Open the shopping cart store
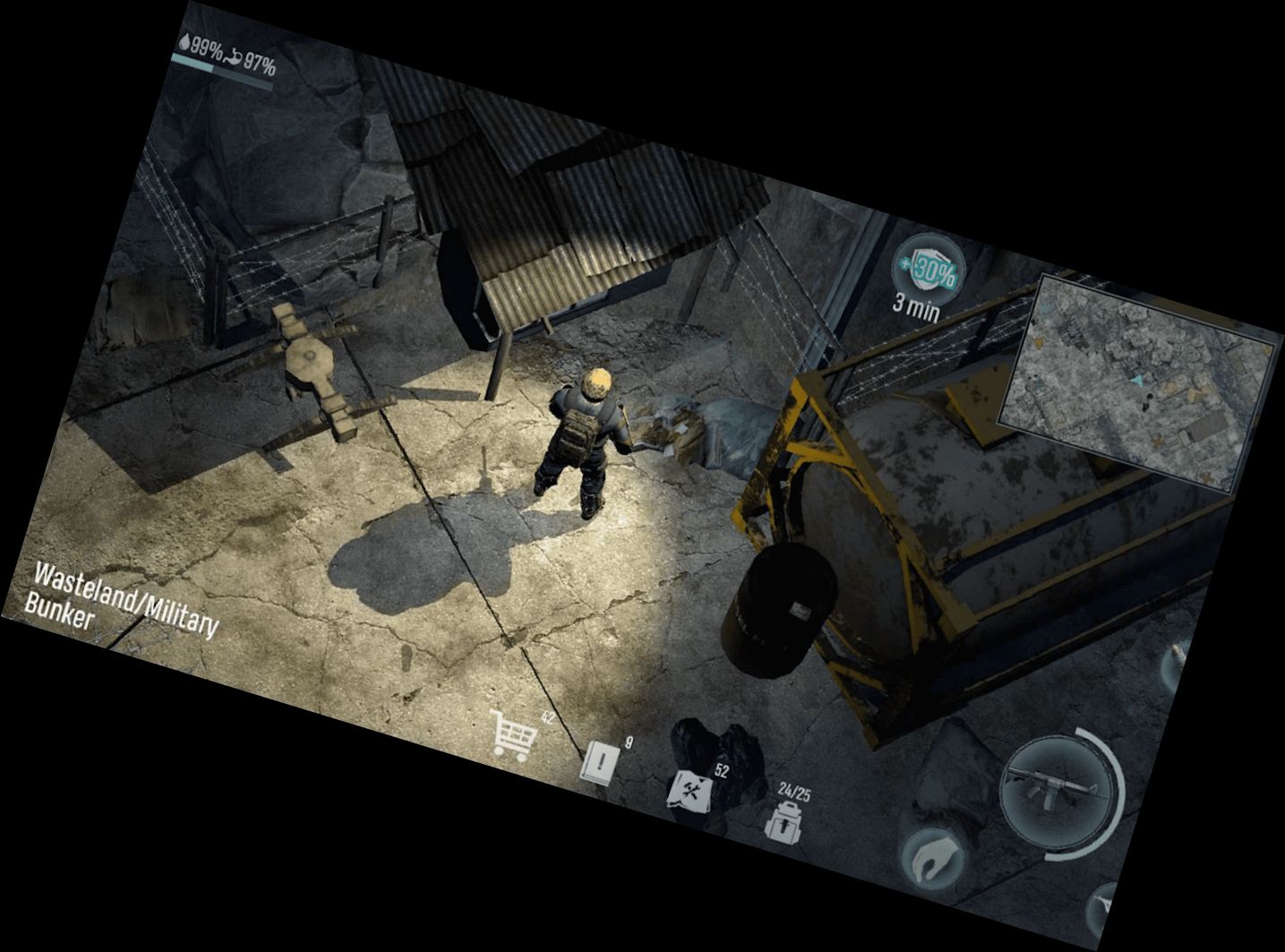This screenshot has height=952, width=1285. coord(514,738)
